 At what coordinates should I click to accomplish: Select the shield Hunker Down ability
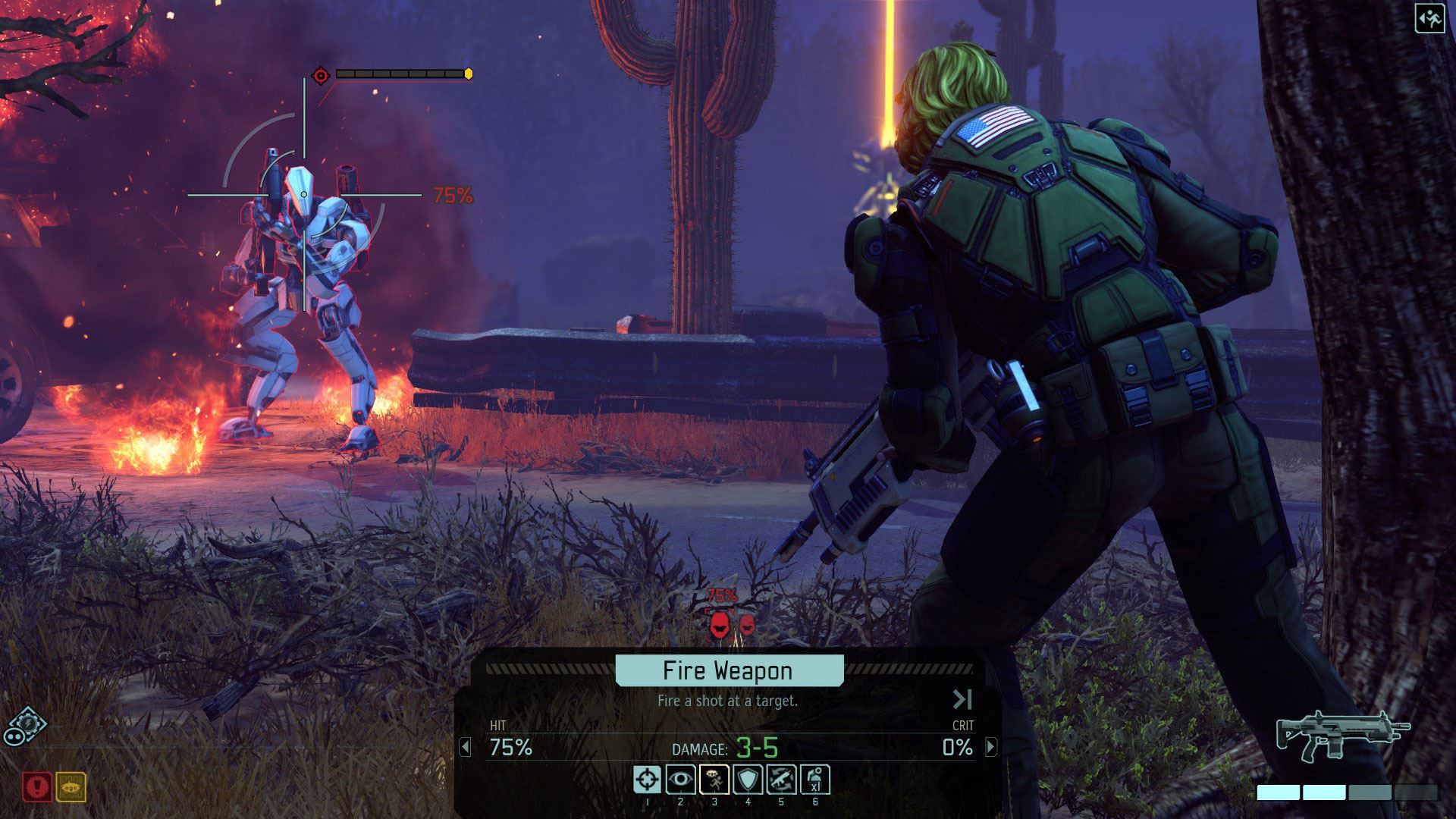pyautogui.click(x=748, y=780)
